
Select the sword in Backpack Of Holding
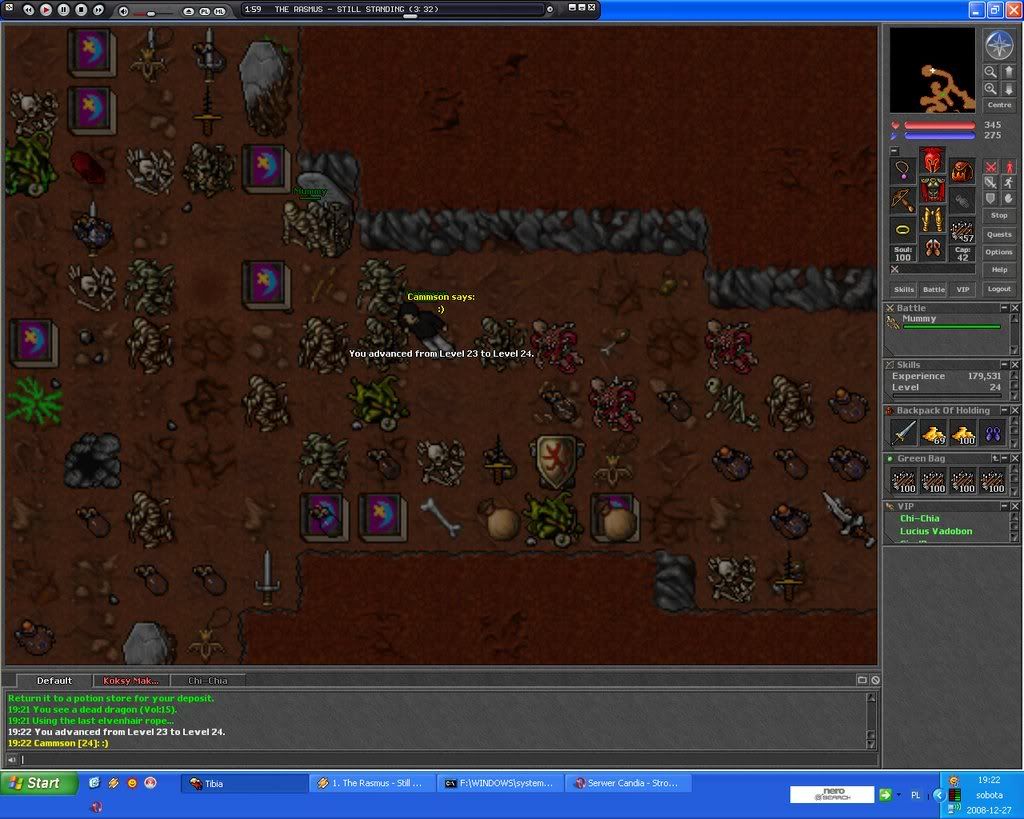point(904,432)
